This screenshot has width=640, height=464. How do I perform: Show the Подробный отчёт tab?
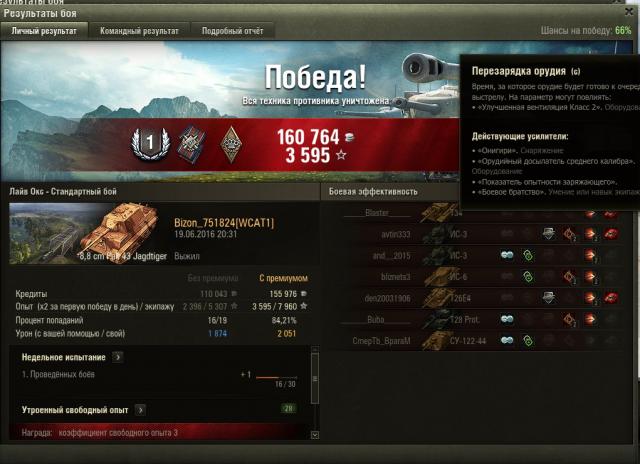coord(233,31)
